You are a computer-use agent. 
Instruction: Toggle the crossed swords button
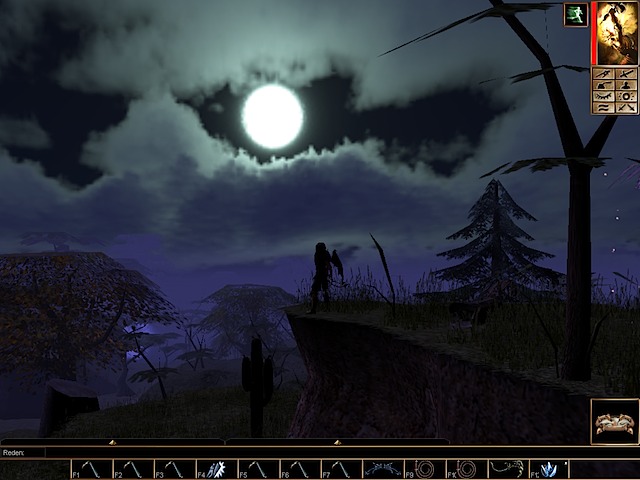[624, 107]
